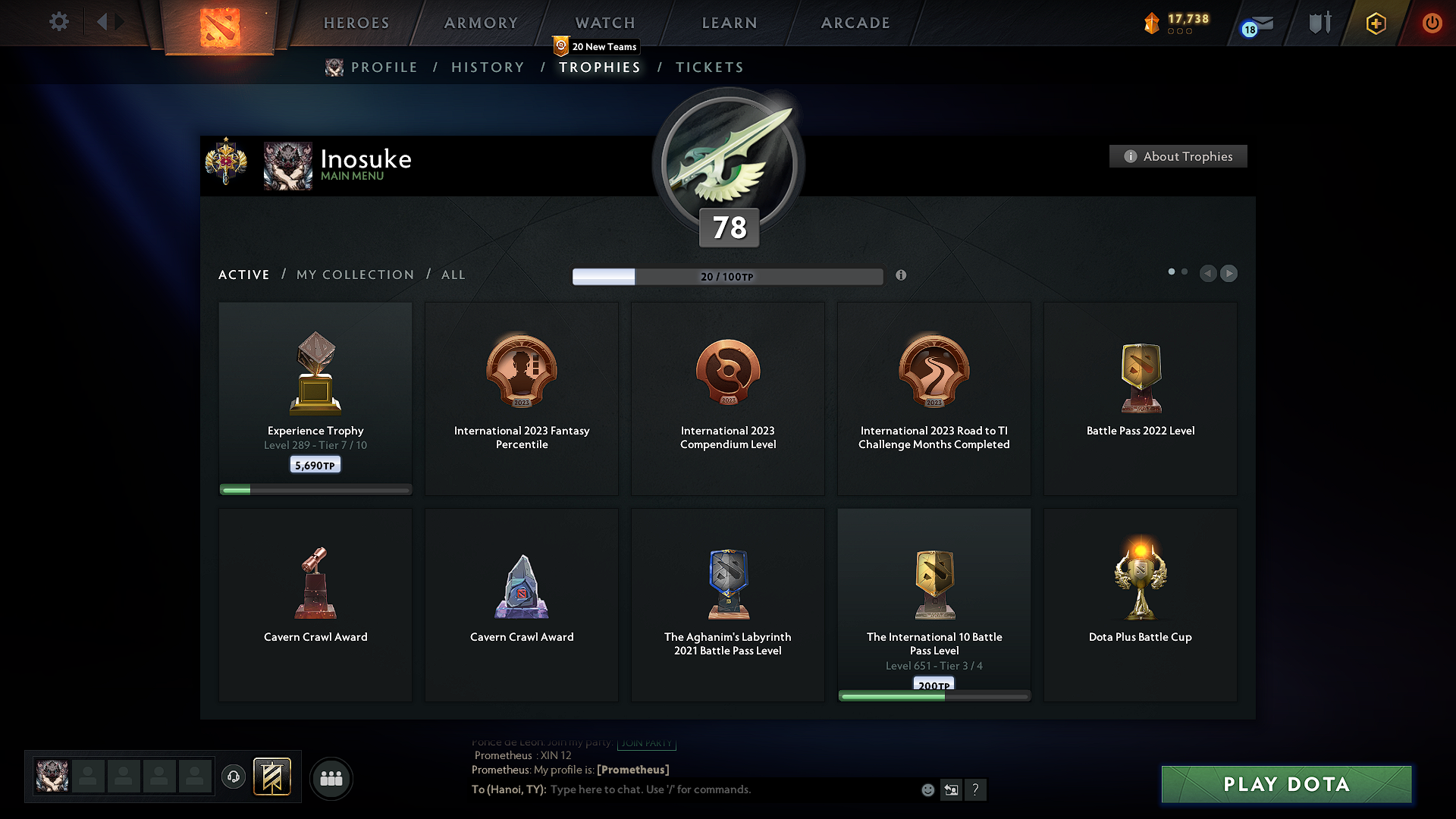Click the orange power icon to exit

point(1432,23)
